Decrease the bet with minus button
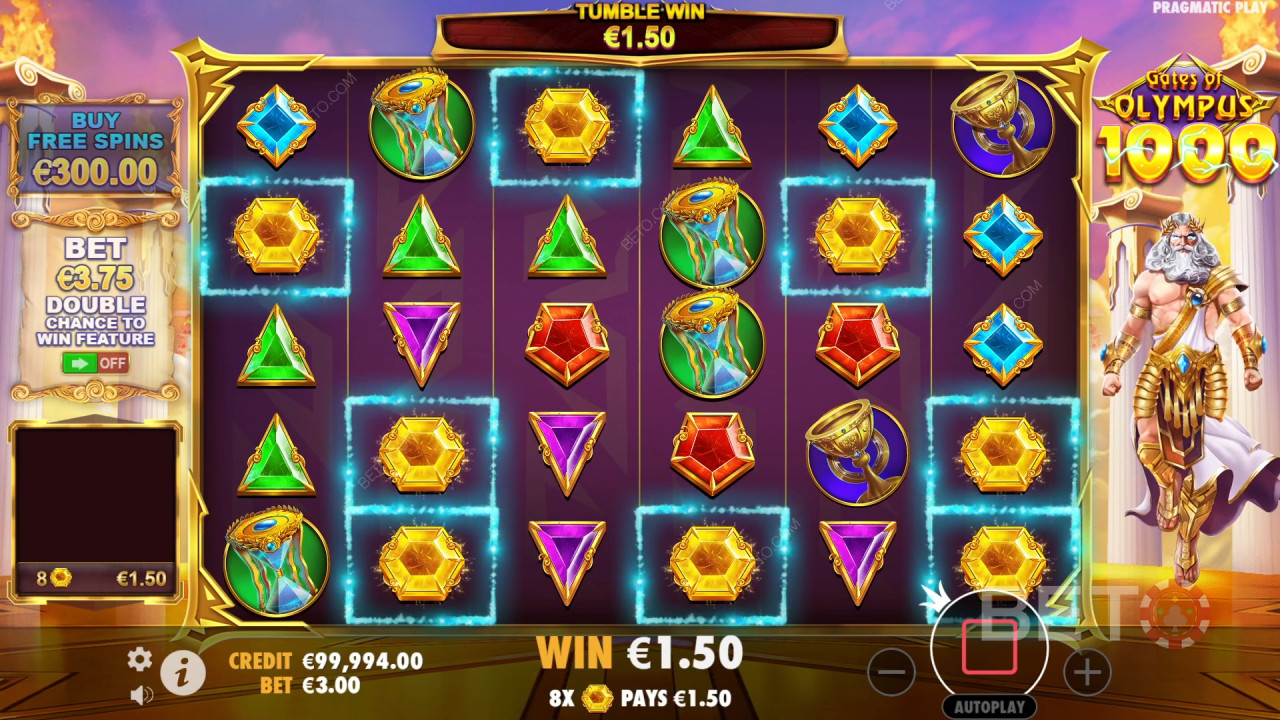1280x720 pixels. click(891, 672)
